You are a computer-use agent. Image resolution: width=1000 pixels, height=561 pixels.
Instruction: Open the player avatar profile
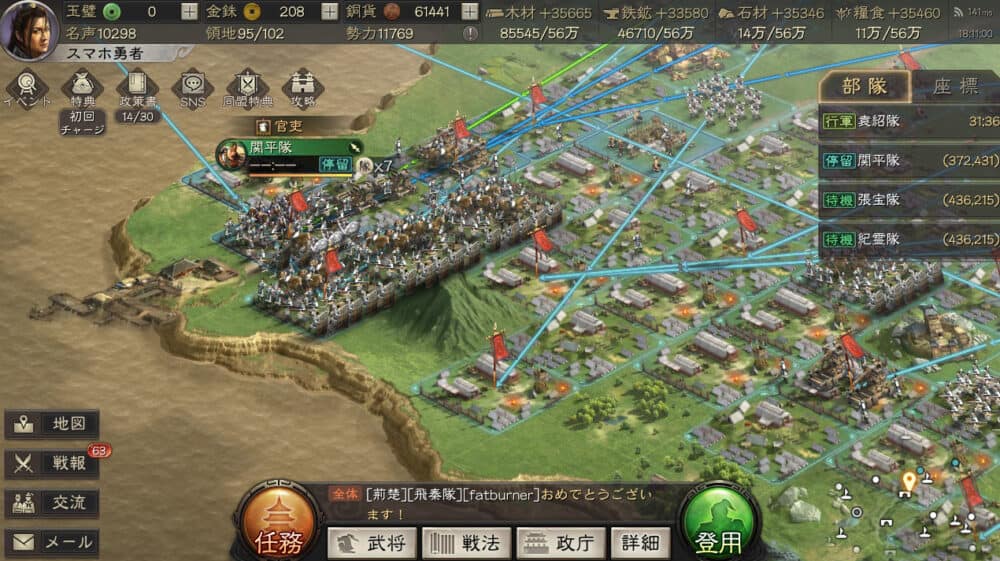point(28,29)
